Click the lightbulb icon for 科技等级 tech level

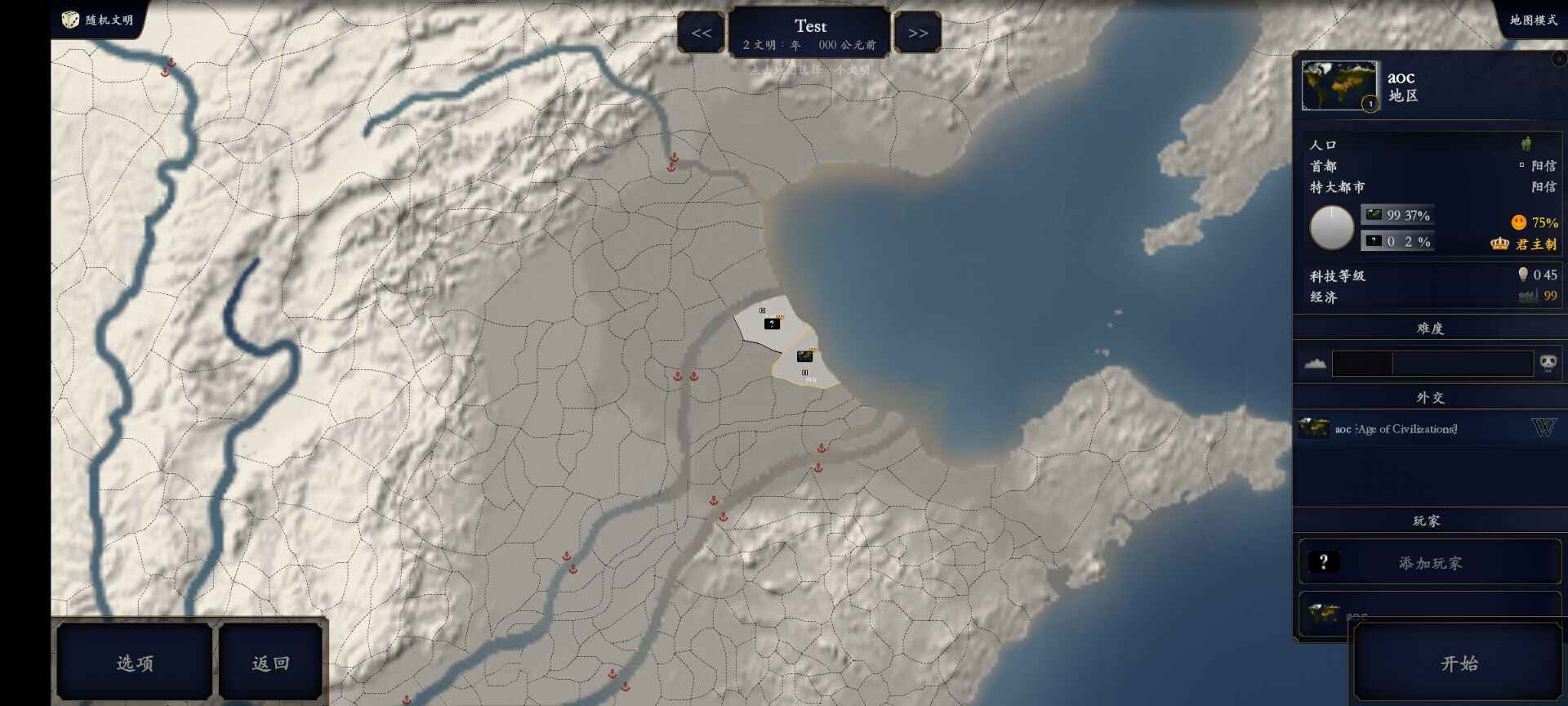coord(1523,275)
